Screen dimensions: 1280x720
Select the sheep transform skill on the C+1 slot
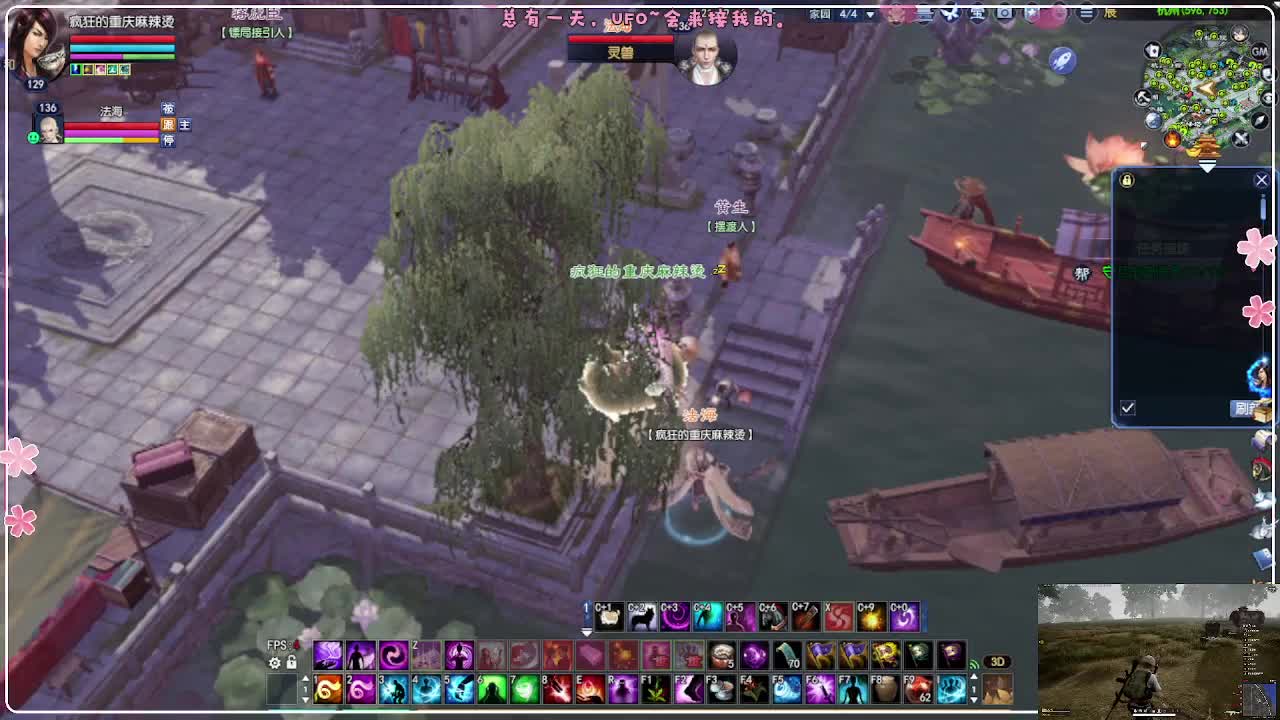point(612,616)
